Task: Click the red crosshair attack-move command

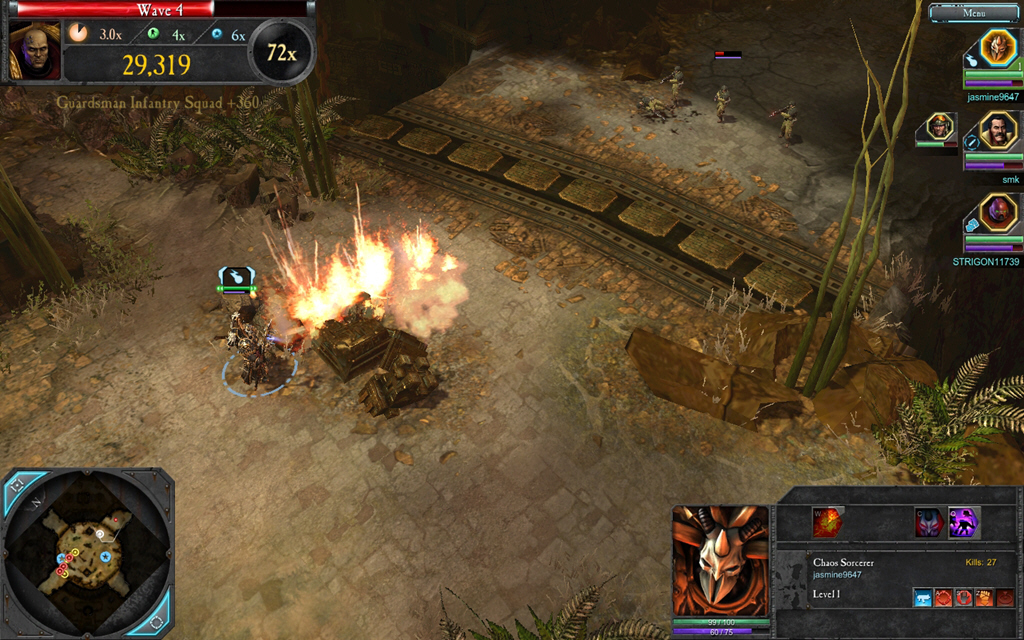Action: pos(943,598)
